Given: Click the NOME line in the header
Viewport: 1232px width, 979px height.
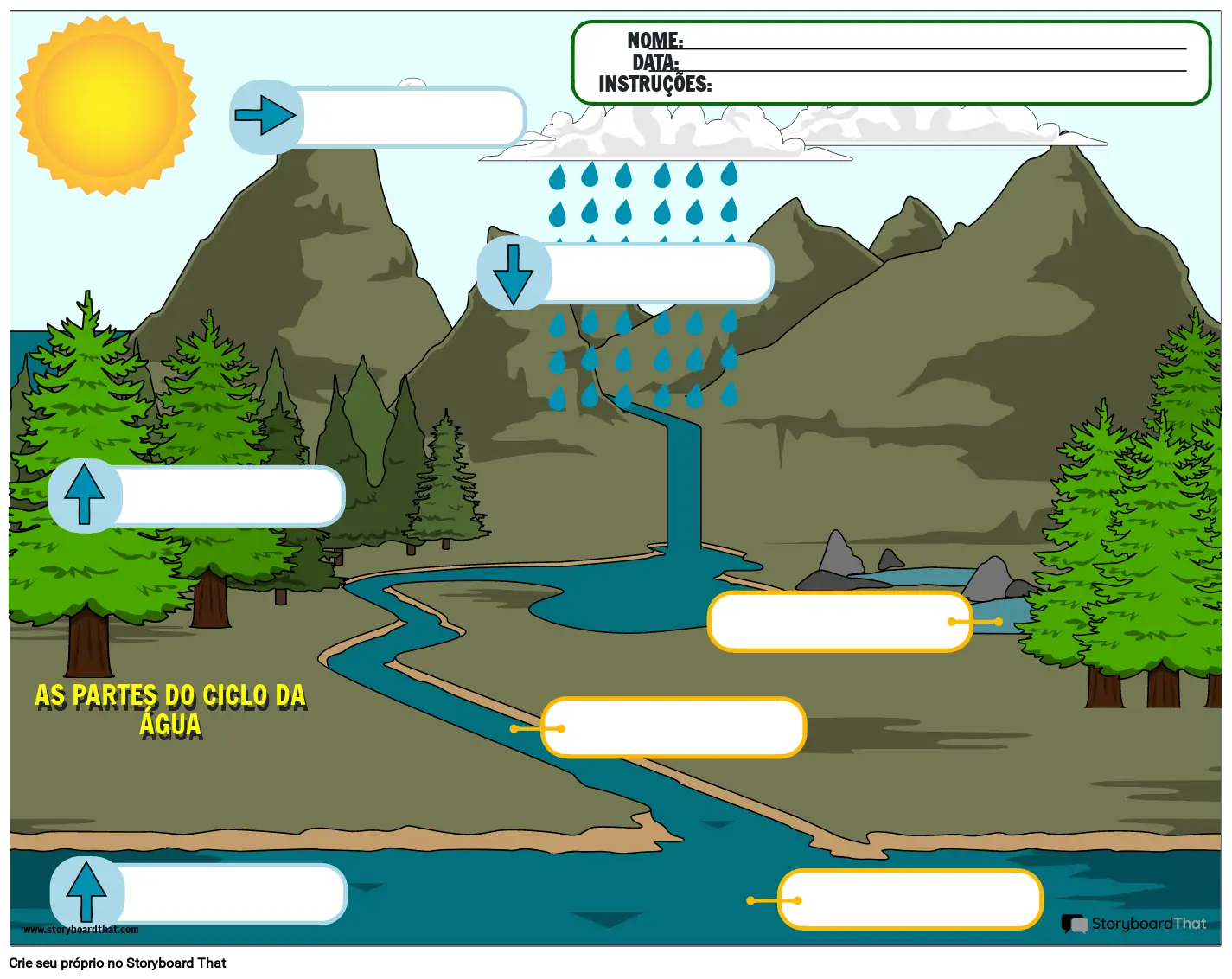Looking at the screenshot, I should click(934, 43).
